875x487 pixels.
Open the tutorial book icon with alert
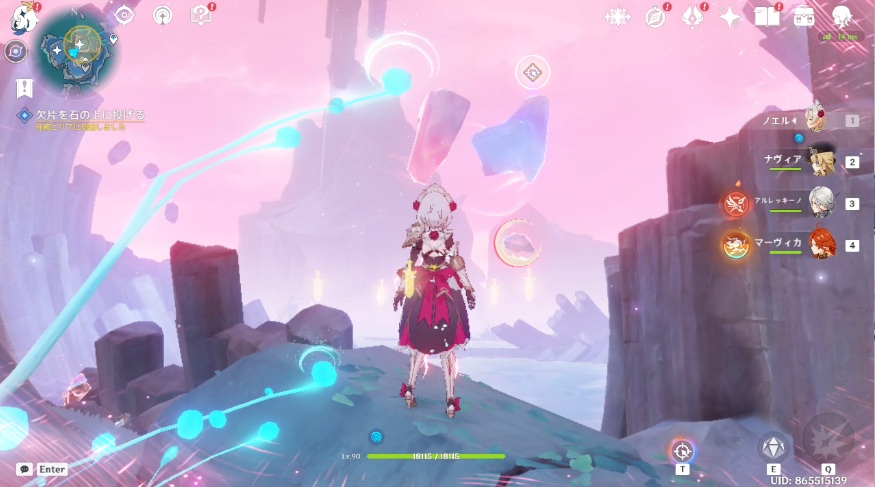[200, 15]
